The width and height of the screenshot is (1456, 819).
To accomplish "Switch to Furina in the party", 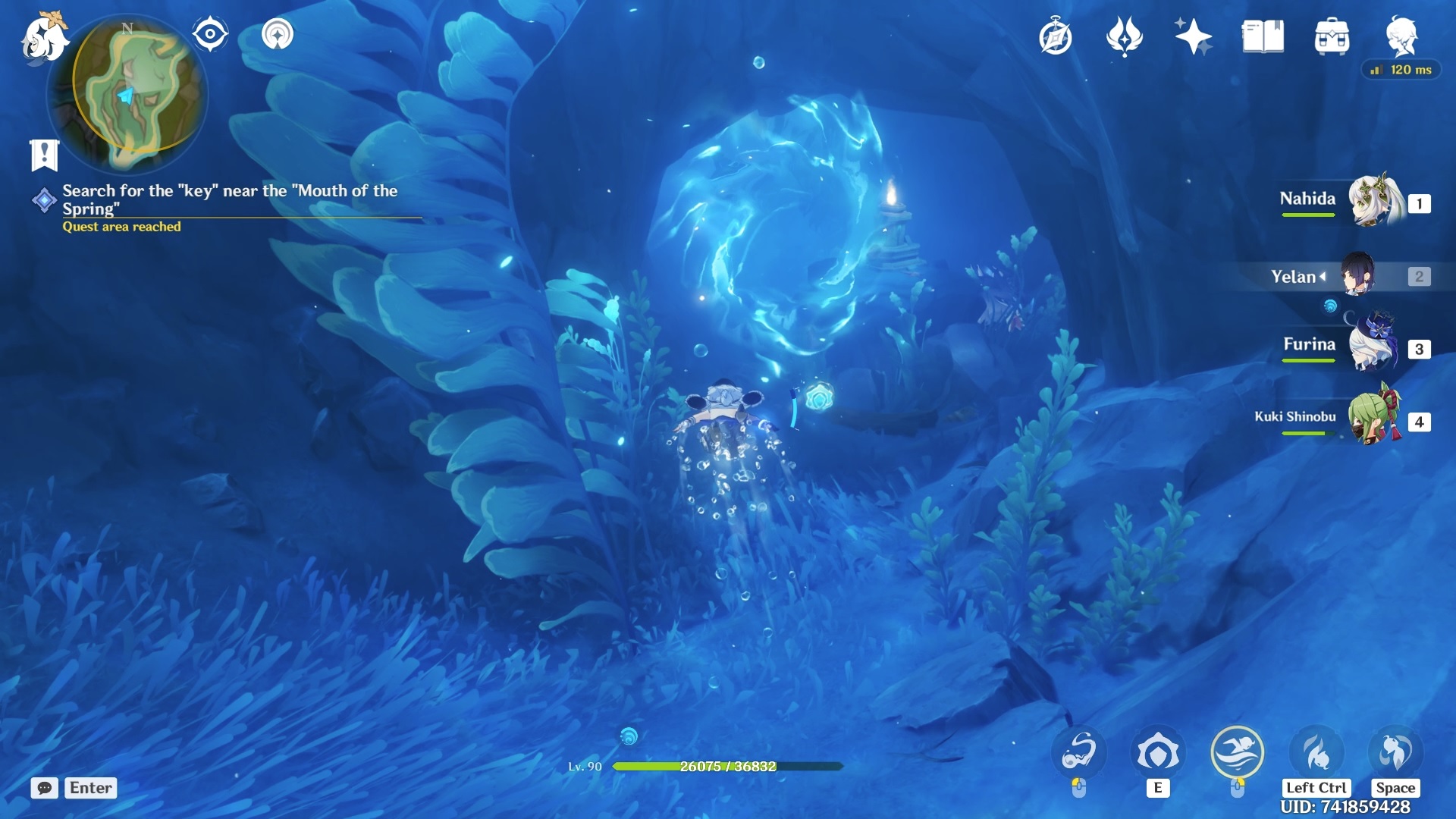I will tap(1373, 347).
